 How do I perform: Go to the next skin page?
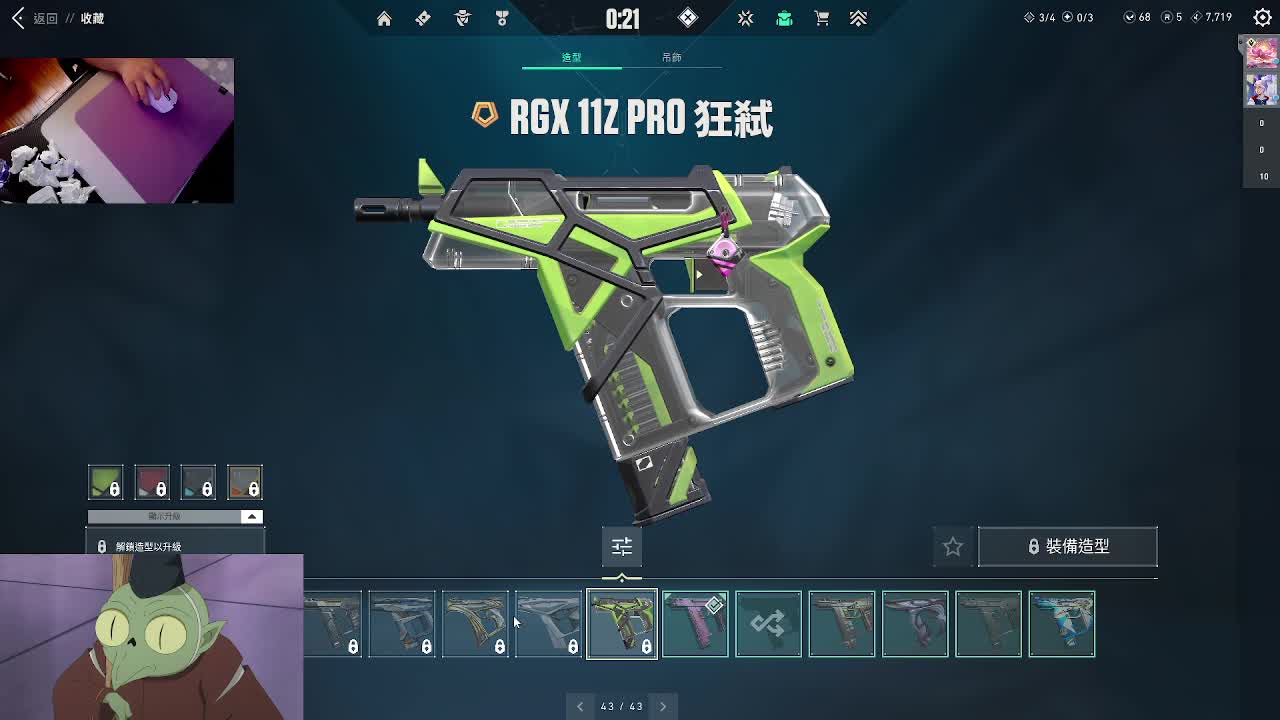point(662,706)
